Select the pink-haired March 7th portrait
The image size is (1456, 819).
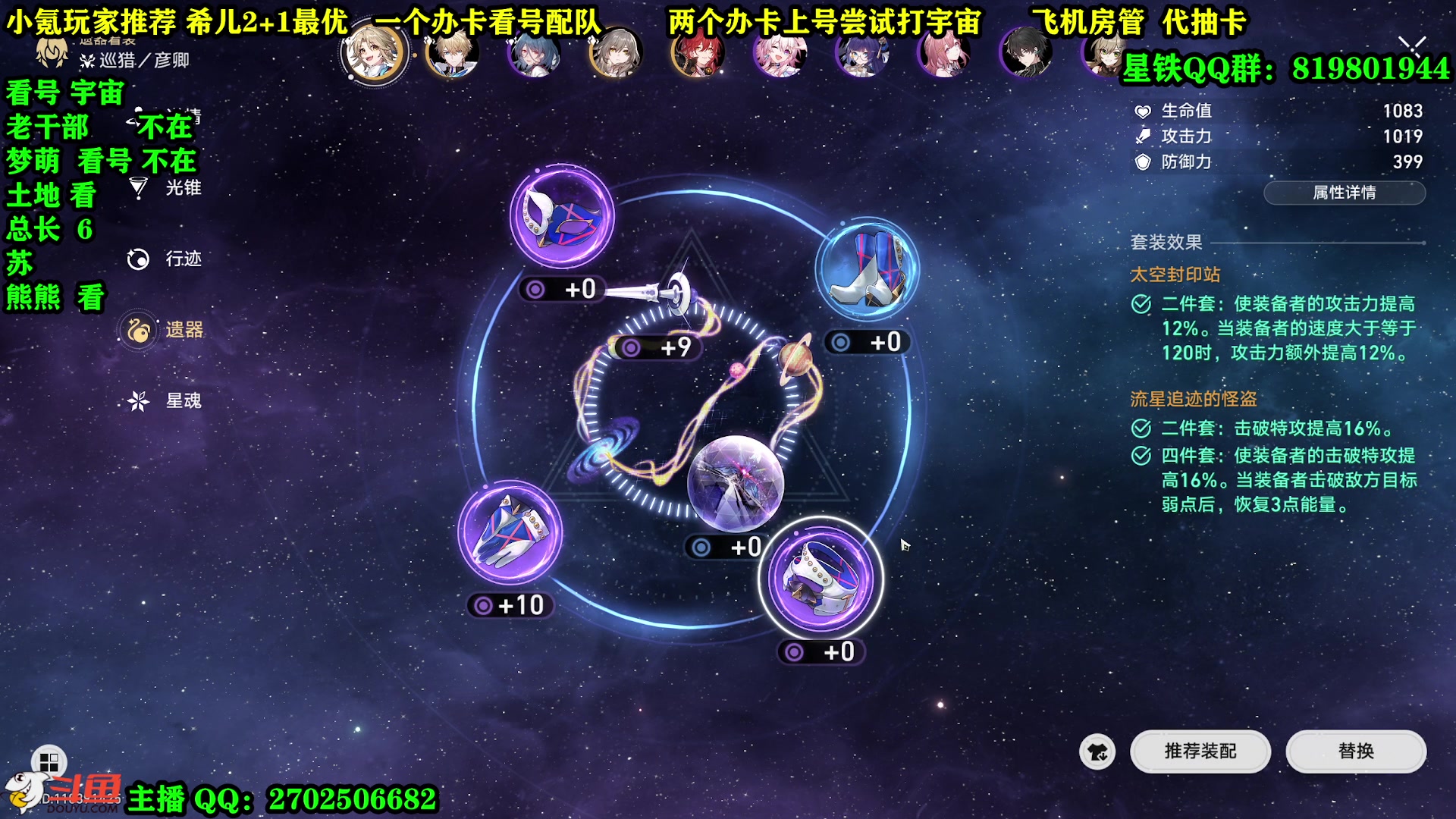(780, 55)
